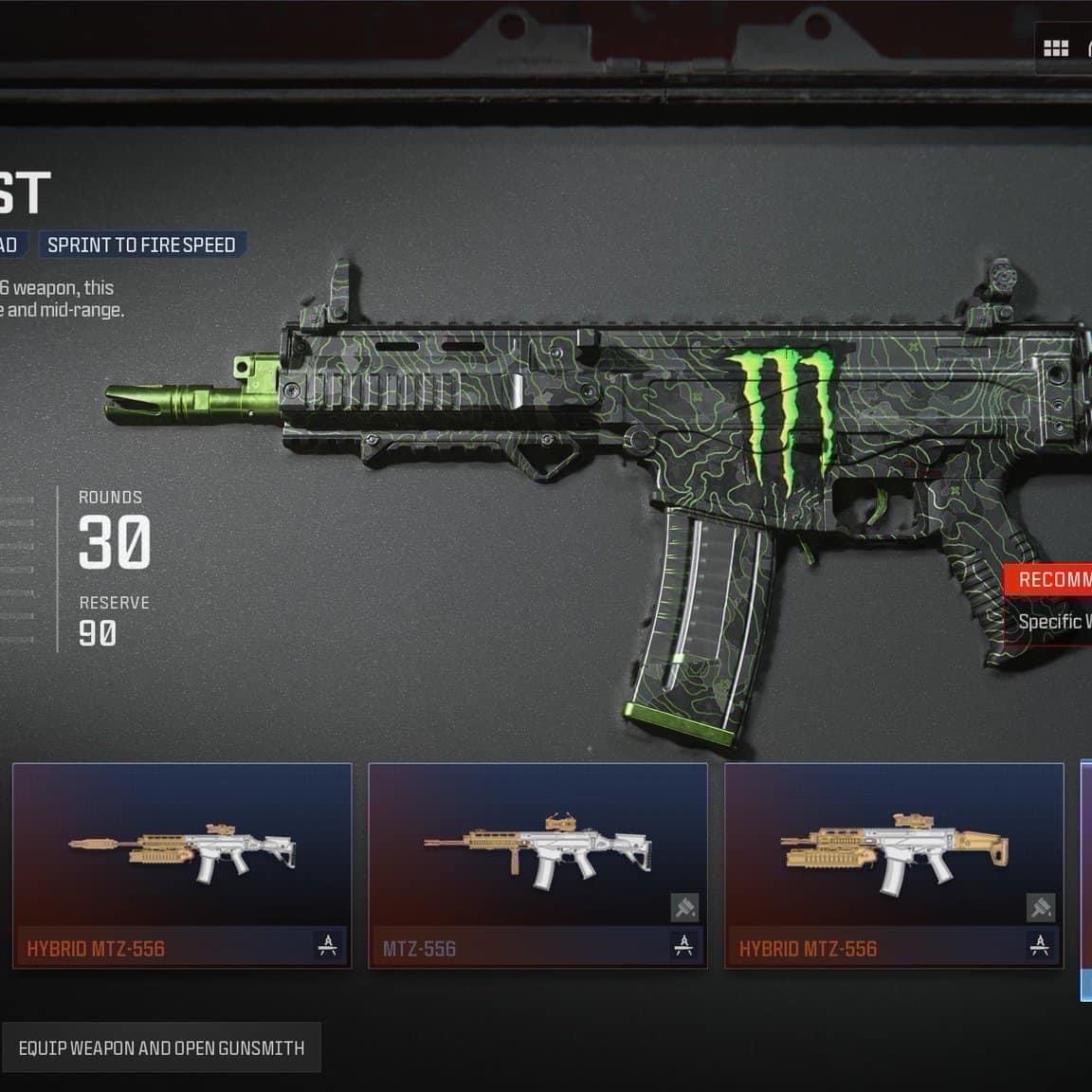Open the grid menu icon
Image resolution: width=1092 pixels, height=1092 pixels.
tap(1055, 48)
